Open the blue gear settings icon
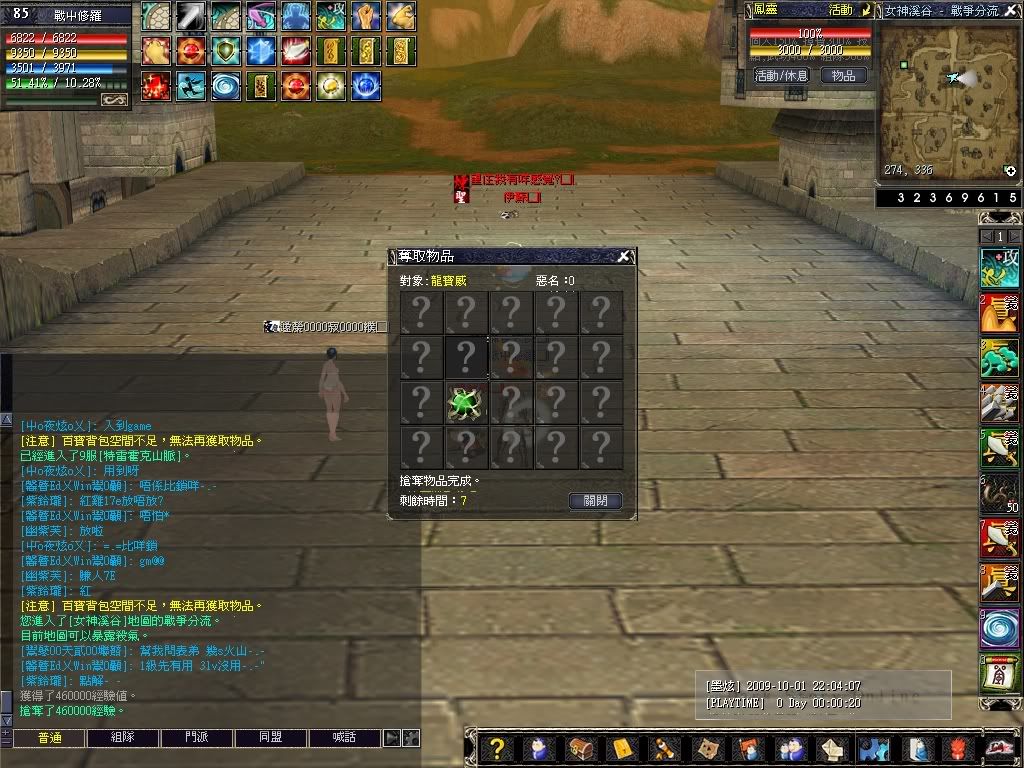The image size is (1024, 768). pyautogui.click(x=875, y=749)
